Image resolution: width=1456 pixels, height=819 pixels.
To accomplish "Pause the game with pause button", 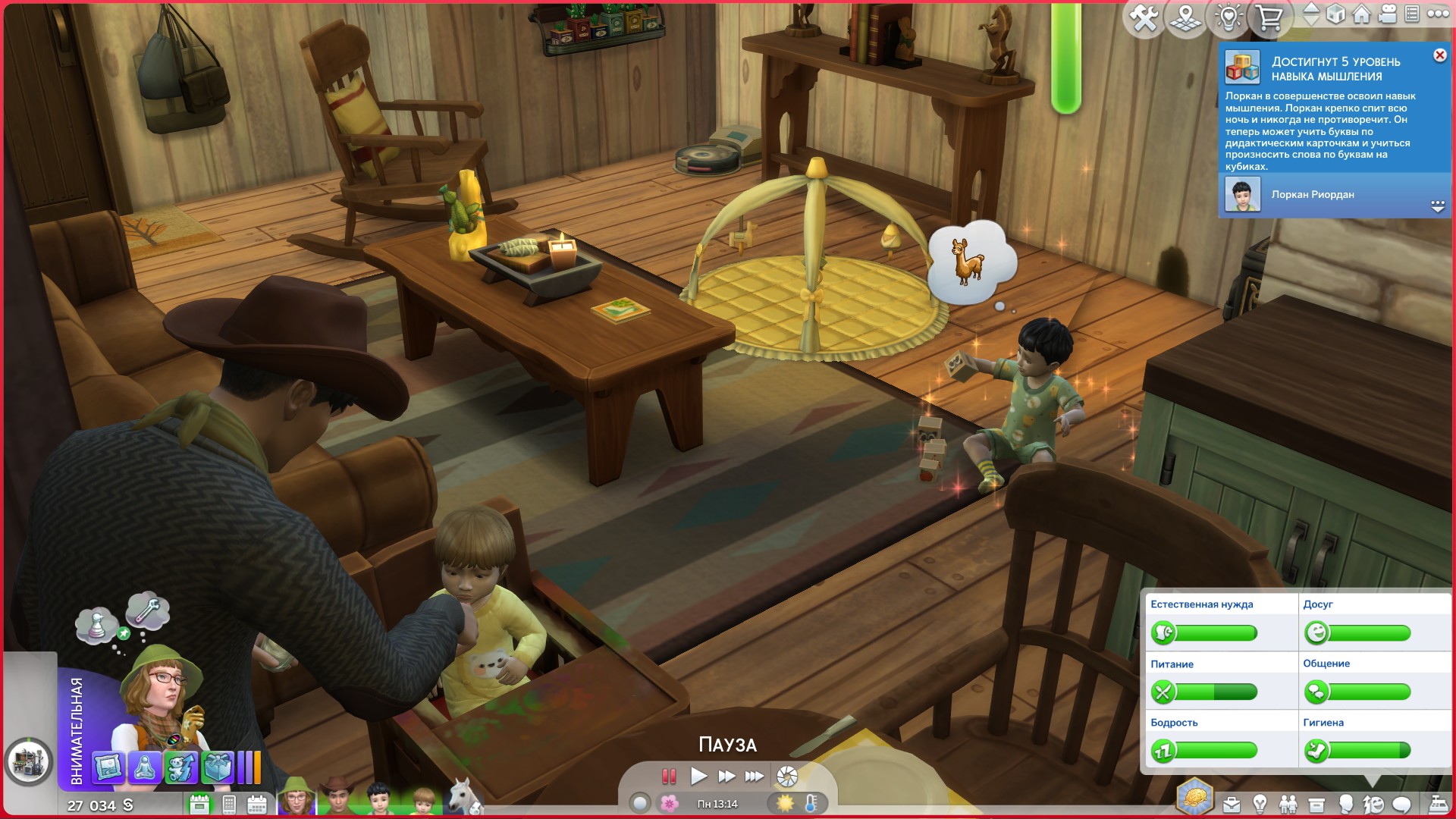I will [669, 776].
